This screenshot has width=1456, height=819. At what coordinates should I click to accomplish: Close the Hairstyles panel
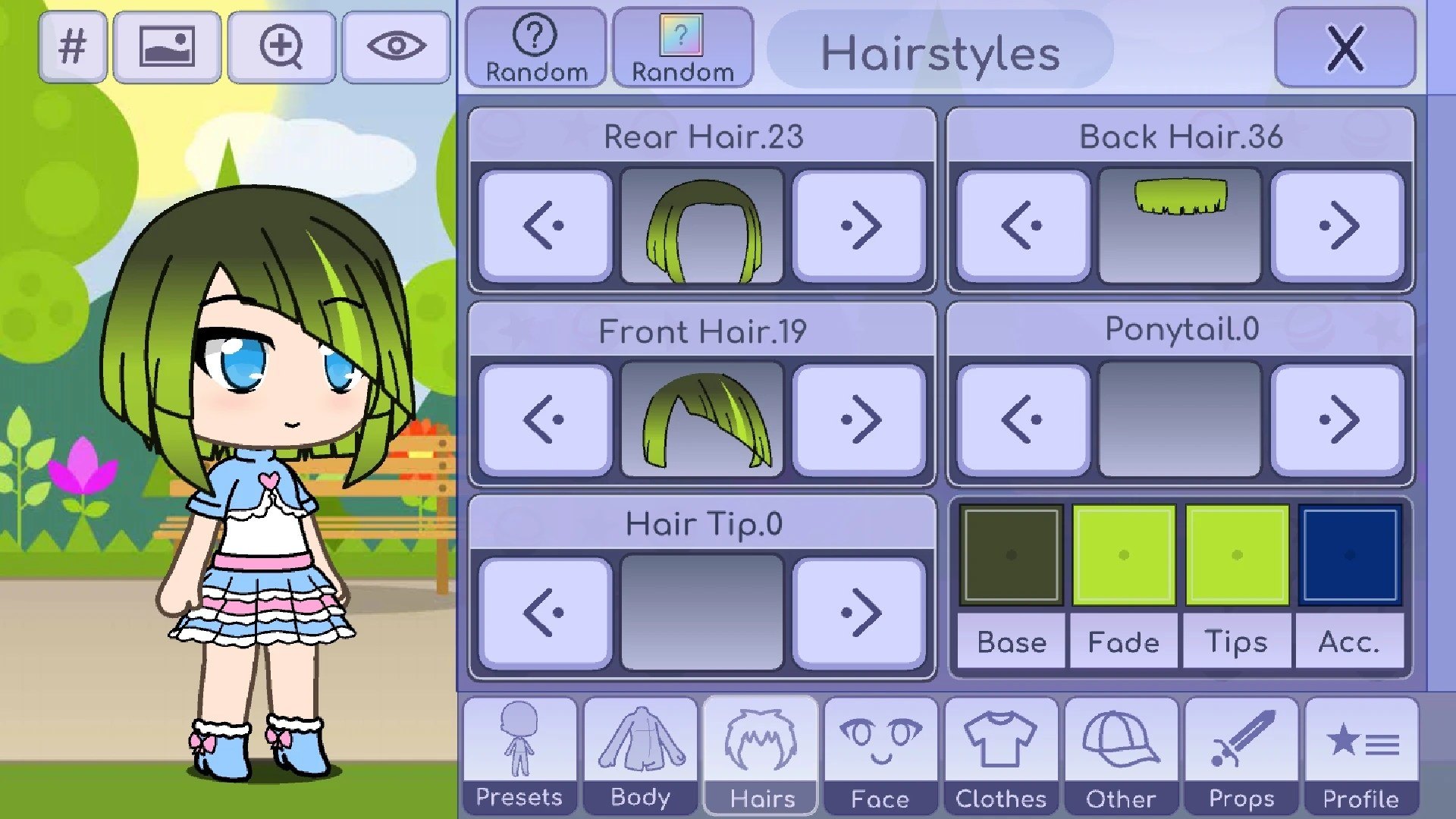[x=1345, y=49]
